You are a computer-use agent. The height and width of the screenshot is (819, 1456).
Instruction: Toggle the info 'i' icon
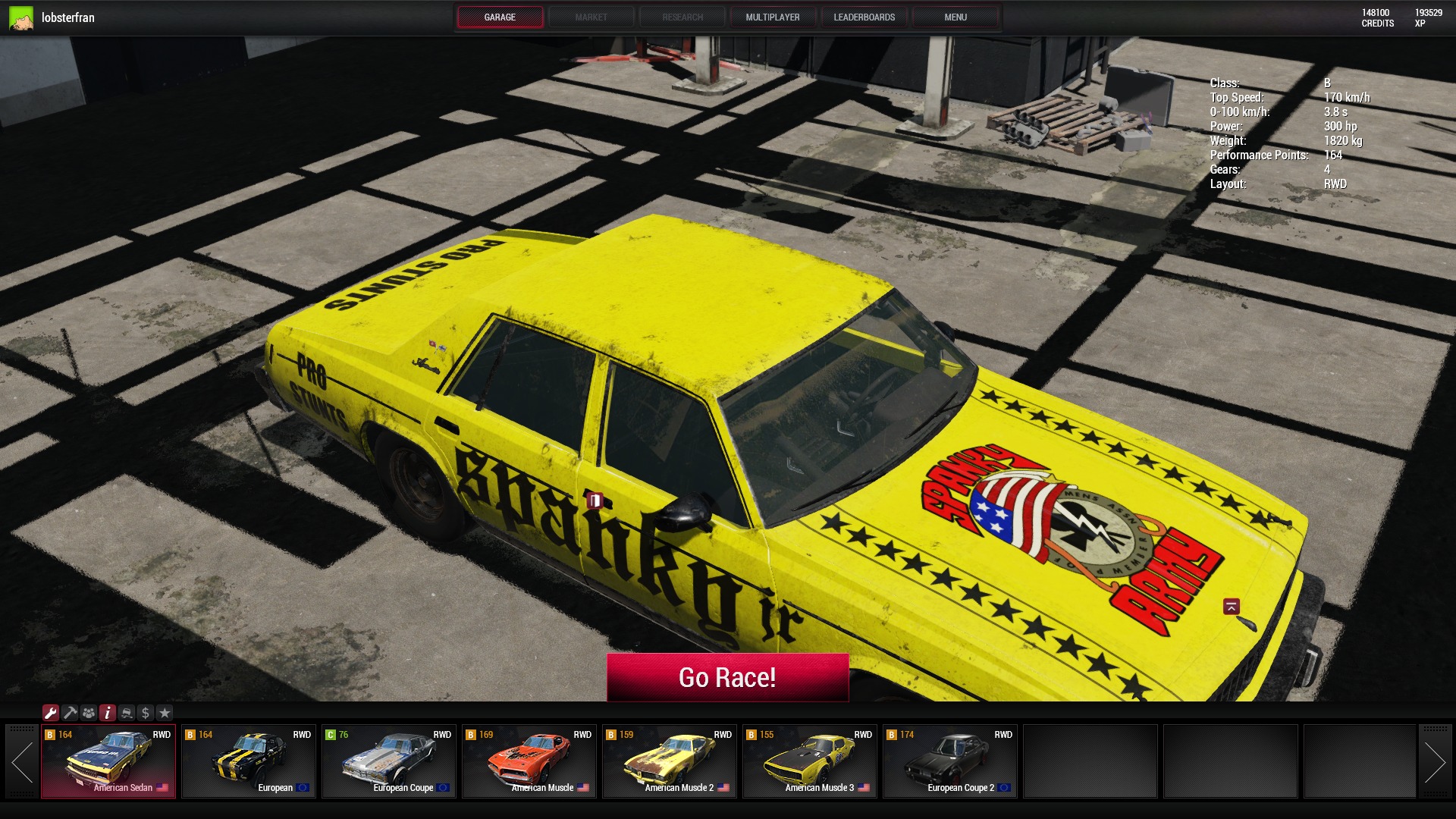108,713
